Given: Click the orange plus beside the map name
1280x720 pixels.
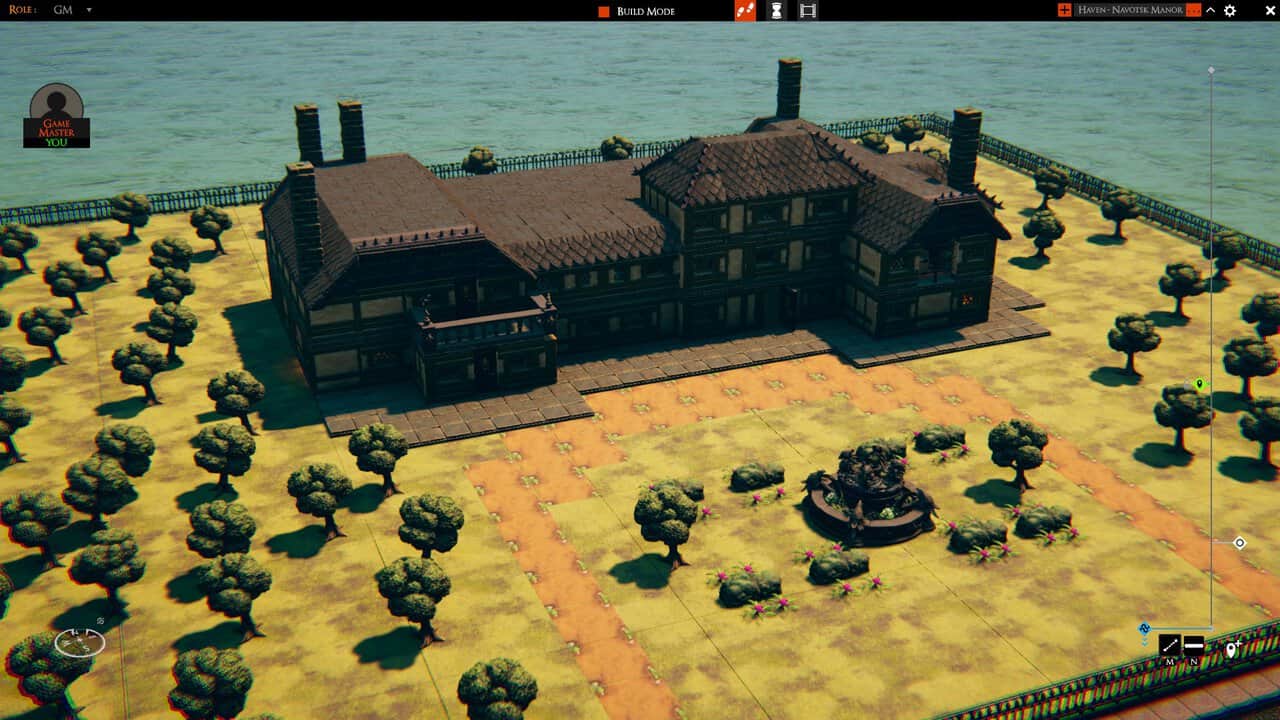Looking at the screenshot, I should (1065, 10).
